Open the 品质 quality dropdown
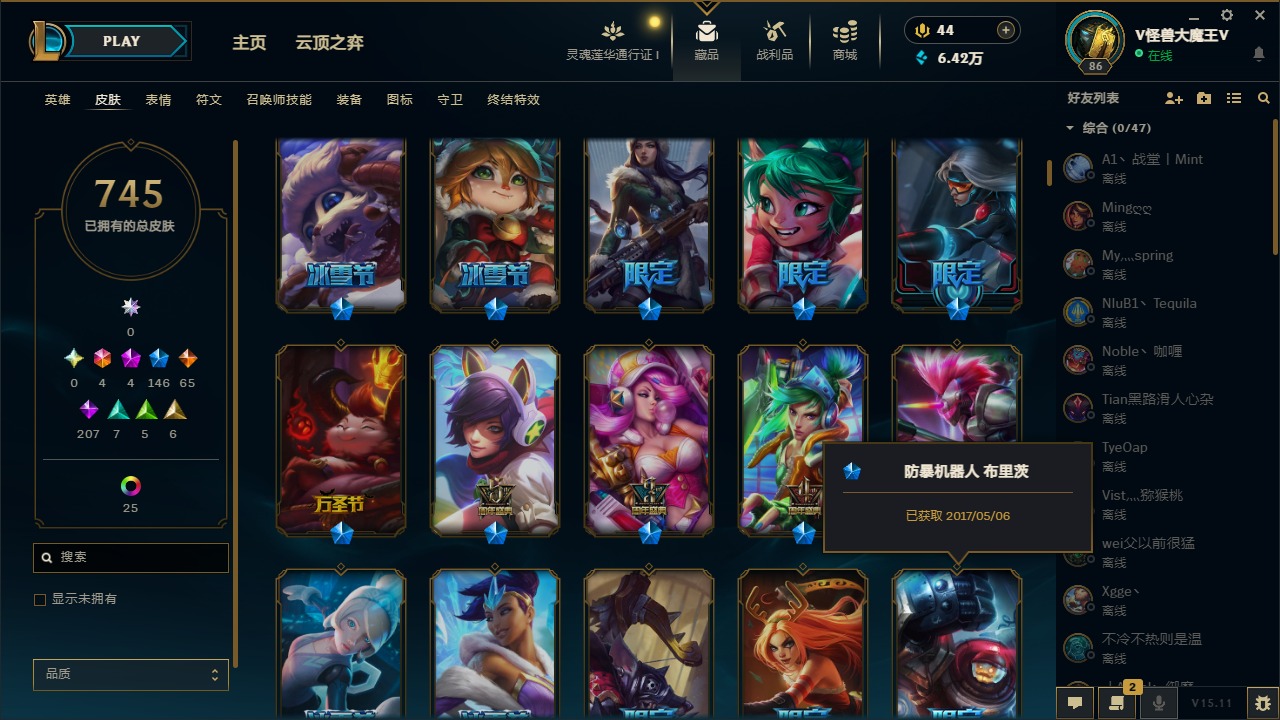Screen dimensions: 1280x720 [130, 674]
